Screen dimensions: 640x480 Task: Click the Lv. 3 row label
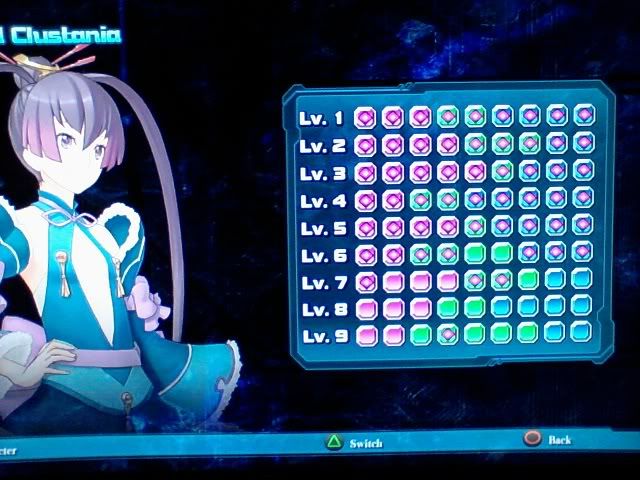pos(321,173)
